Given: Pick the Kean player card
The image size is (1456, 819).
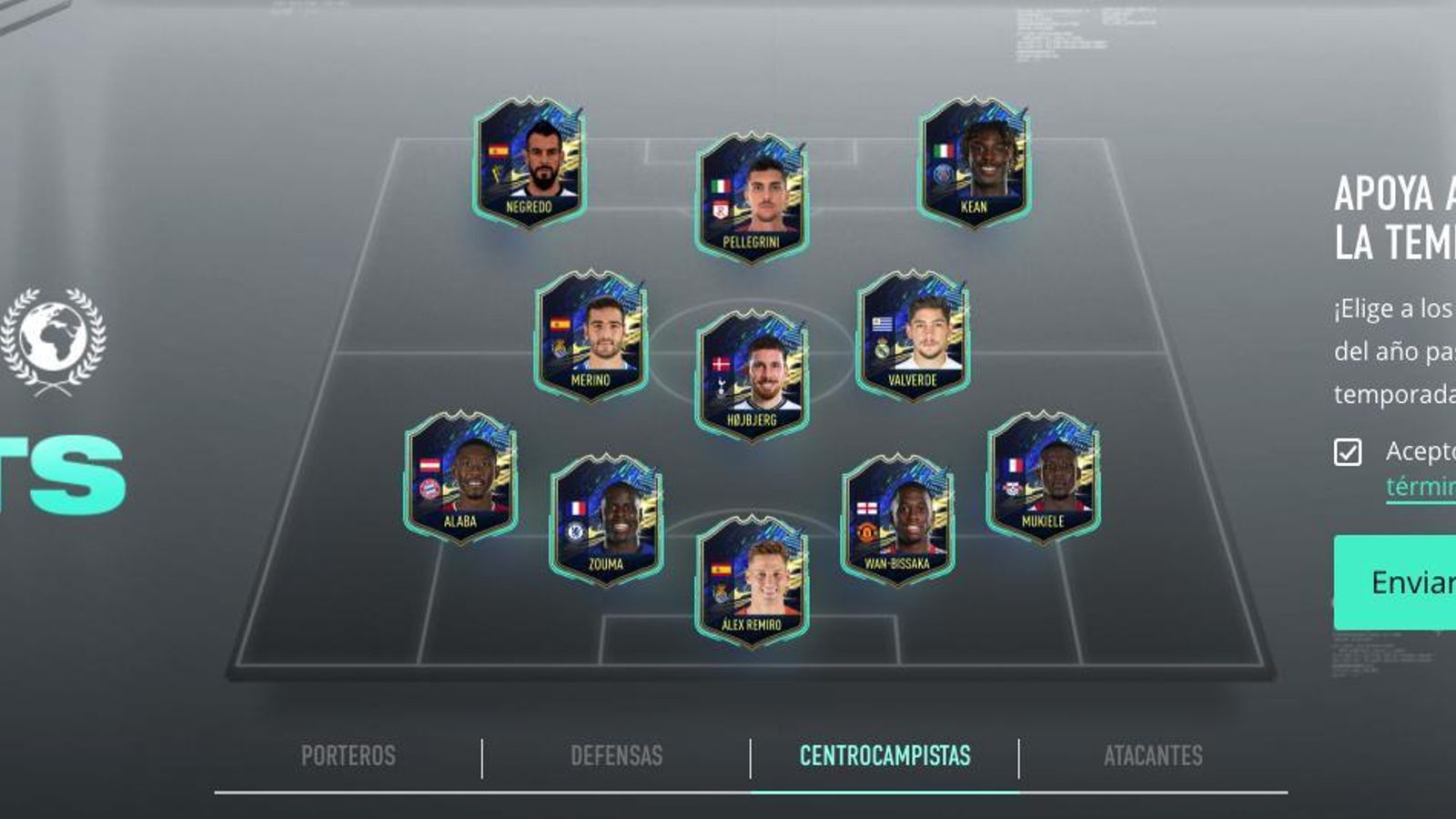Looking at the screenshot, I should [x=974, y=164].
